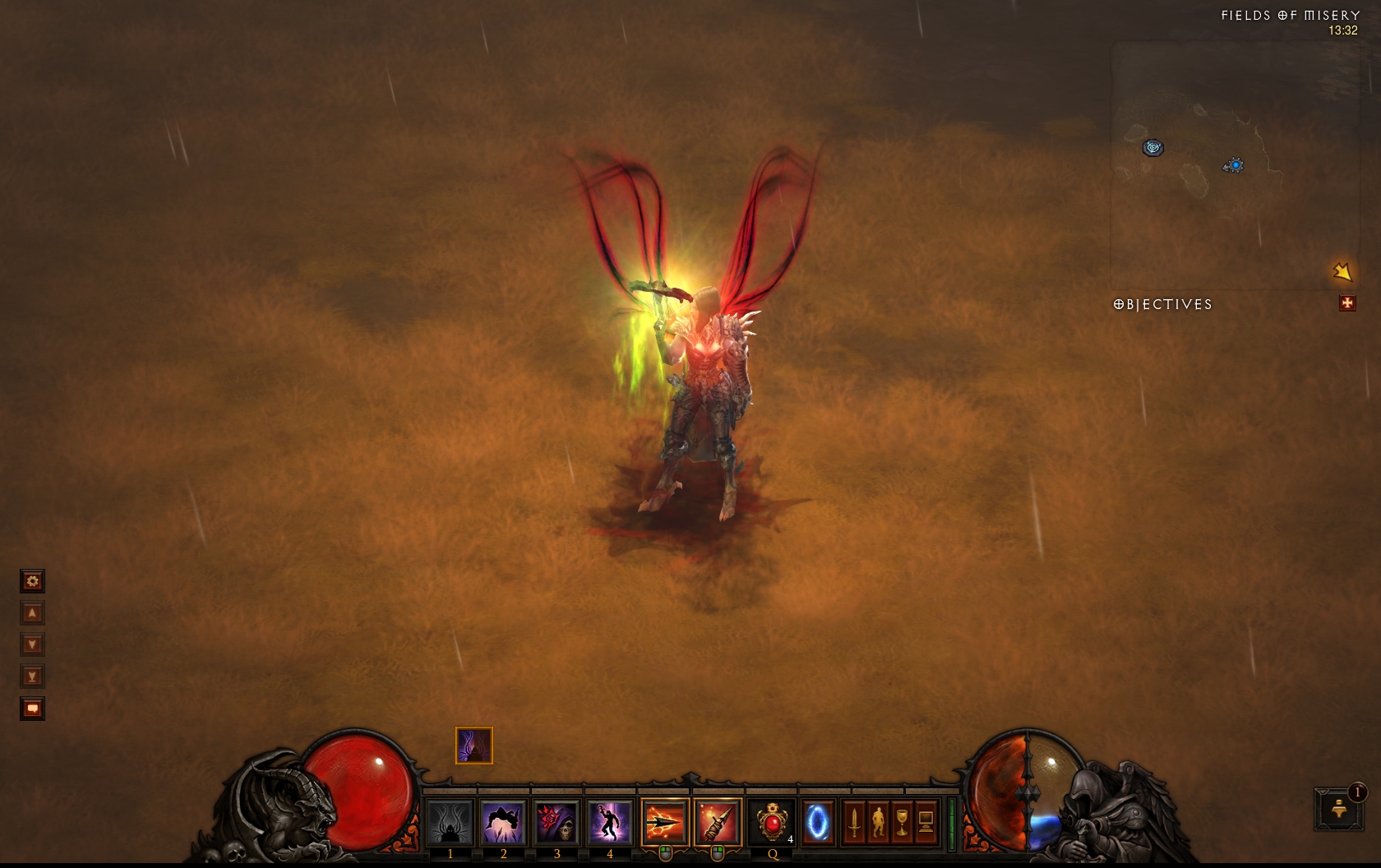Click the chat scroll-to-bottom arrow button
Viewport: 1381px width, 868px height.
[x=32, y=676]
